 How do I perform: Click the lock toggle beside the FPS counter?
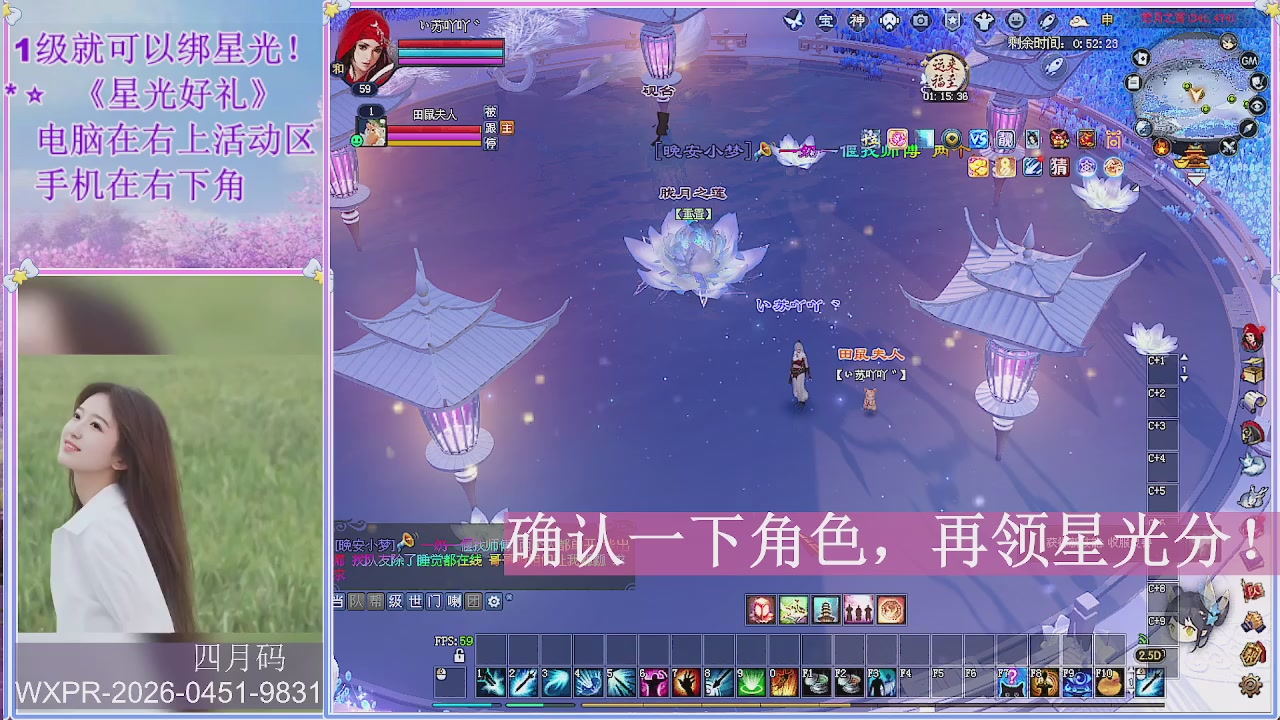459,656
